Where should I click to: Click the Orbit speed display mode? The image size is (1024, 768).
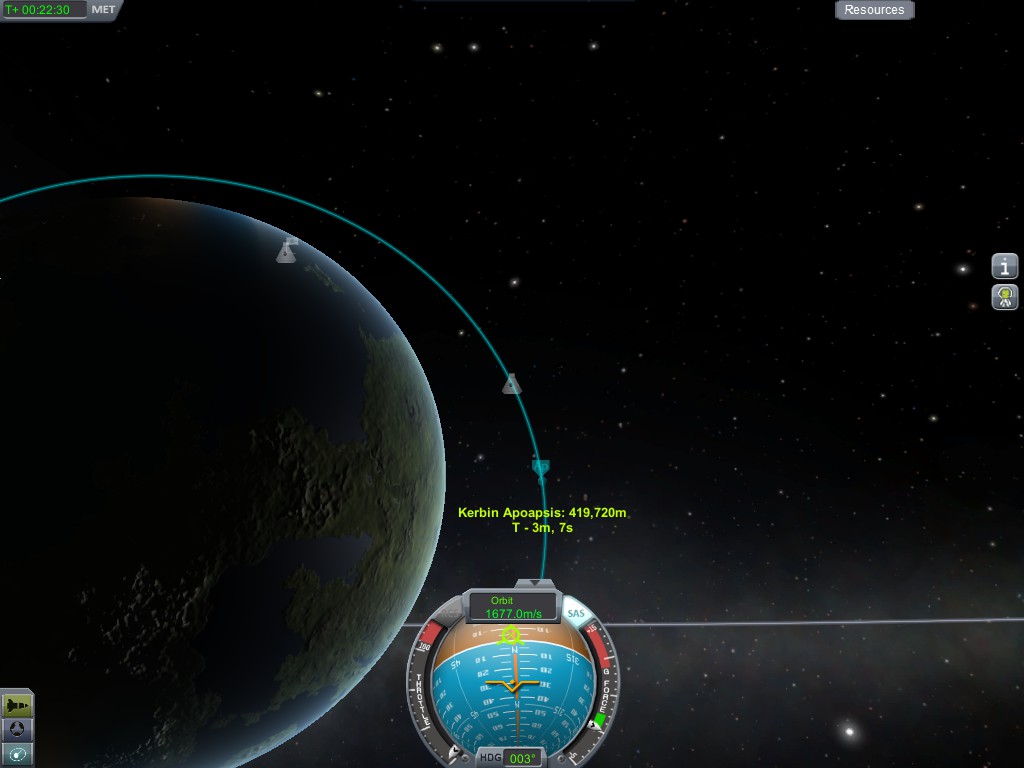[x=513, y=607]
